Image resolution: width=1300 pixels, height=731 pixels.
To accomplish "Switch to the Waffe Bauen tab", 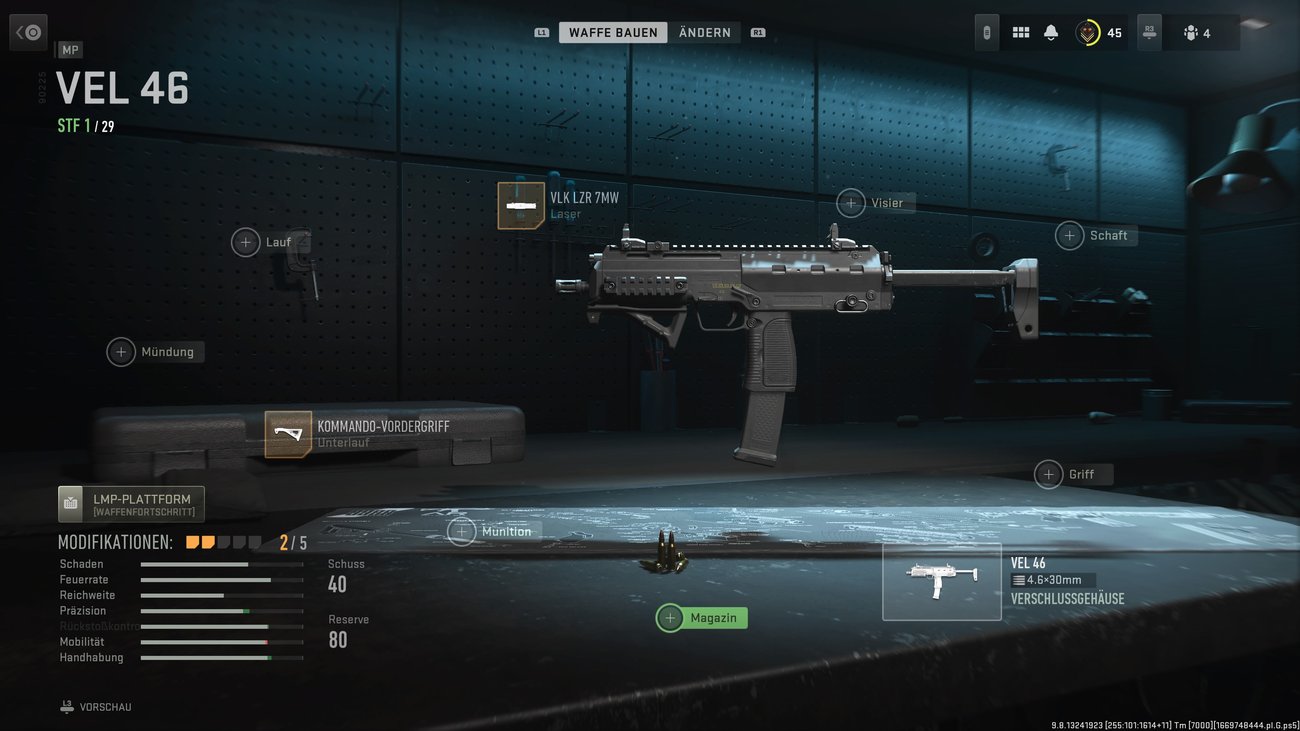I will pos(613,31).
